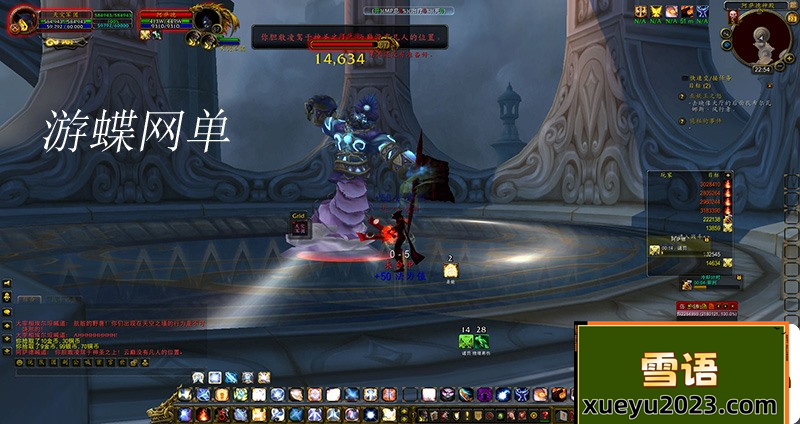Image resolution: width=800 pixels, height=424 pixels.
Task: Click the green cooldown tracker icon
Action: click(466, 341)
